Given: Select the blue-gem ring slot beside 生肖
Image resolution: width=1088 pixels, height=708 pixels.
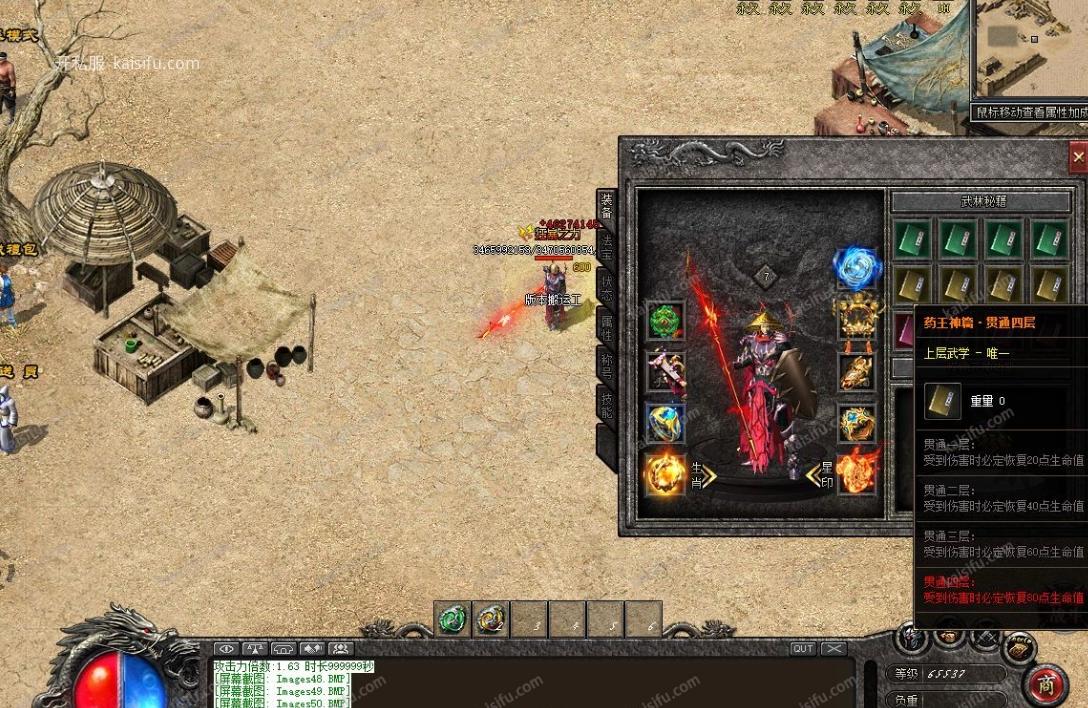Looking at the screenshot, I should click(665, 423).
